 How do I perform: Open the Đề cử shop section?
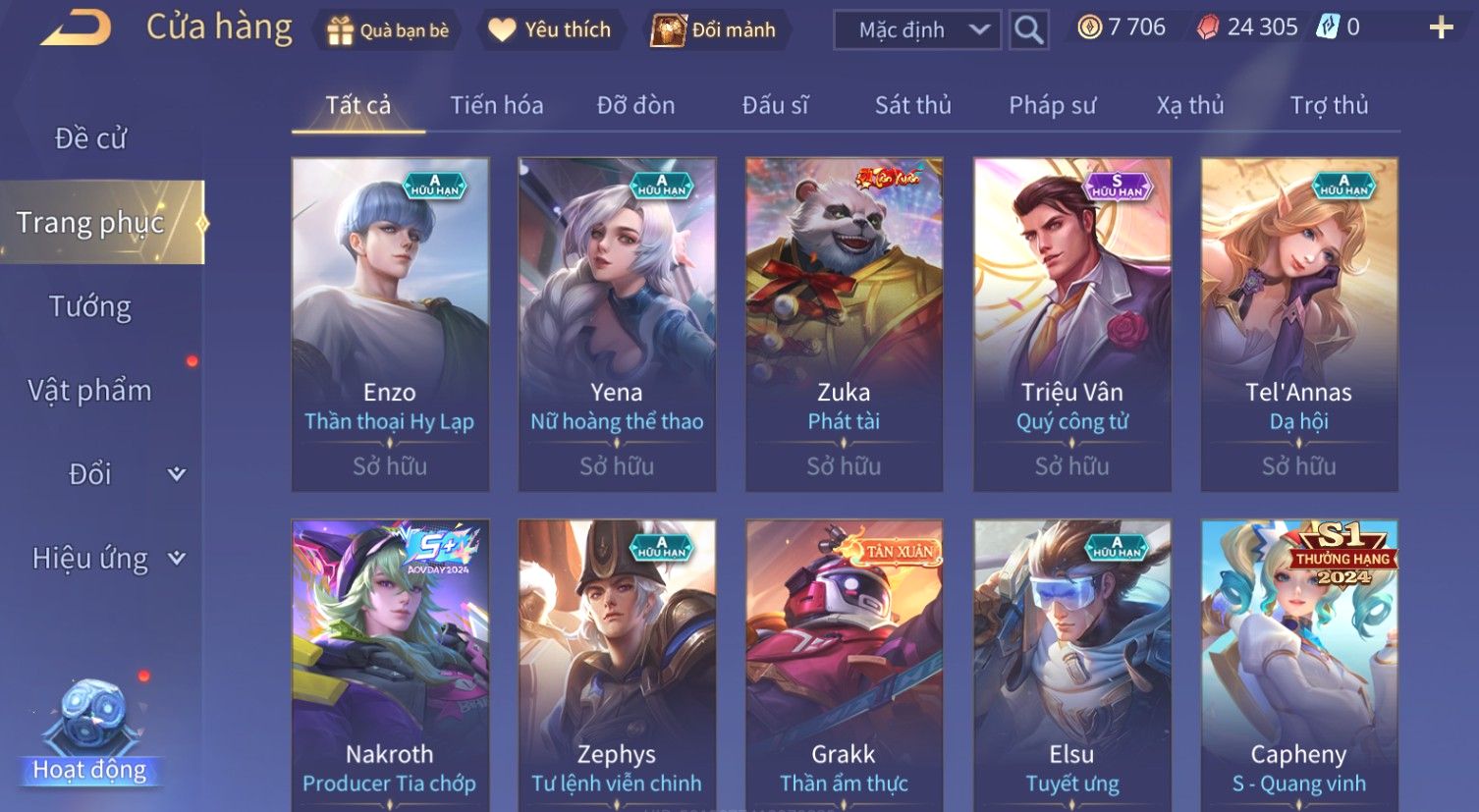click(x=90, y=138)
